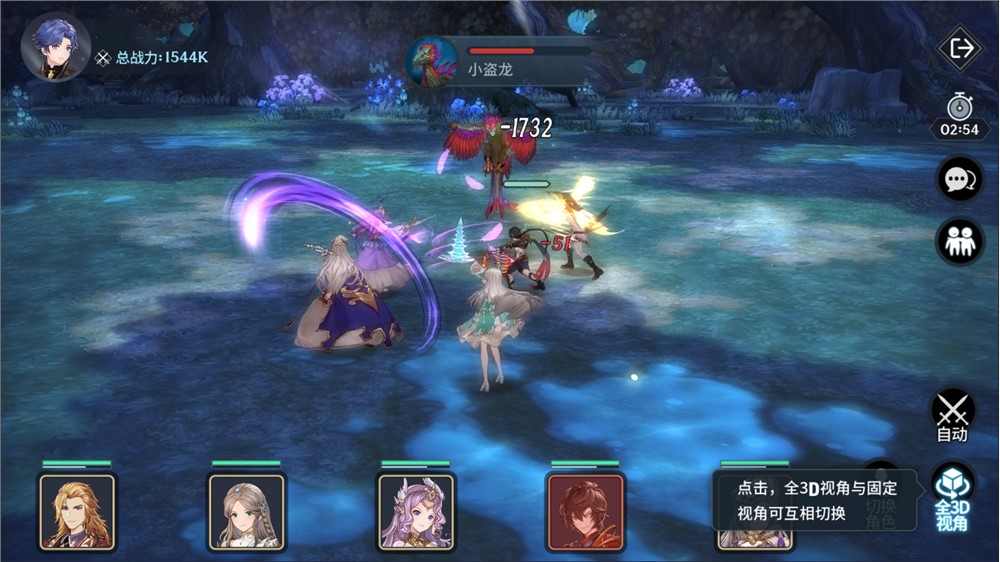
Task: Select the blond long-haired hero portrait
Action: [77, 511]
